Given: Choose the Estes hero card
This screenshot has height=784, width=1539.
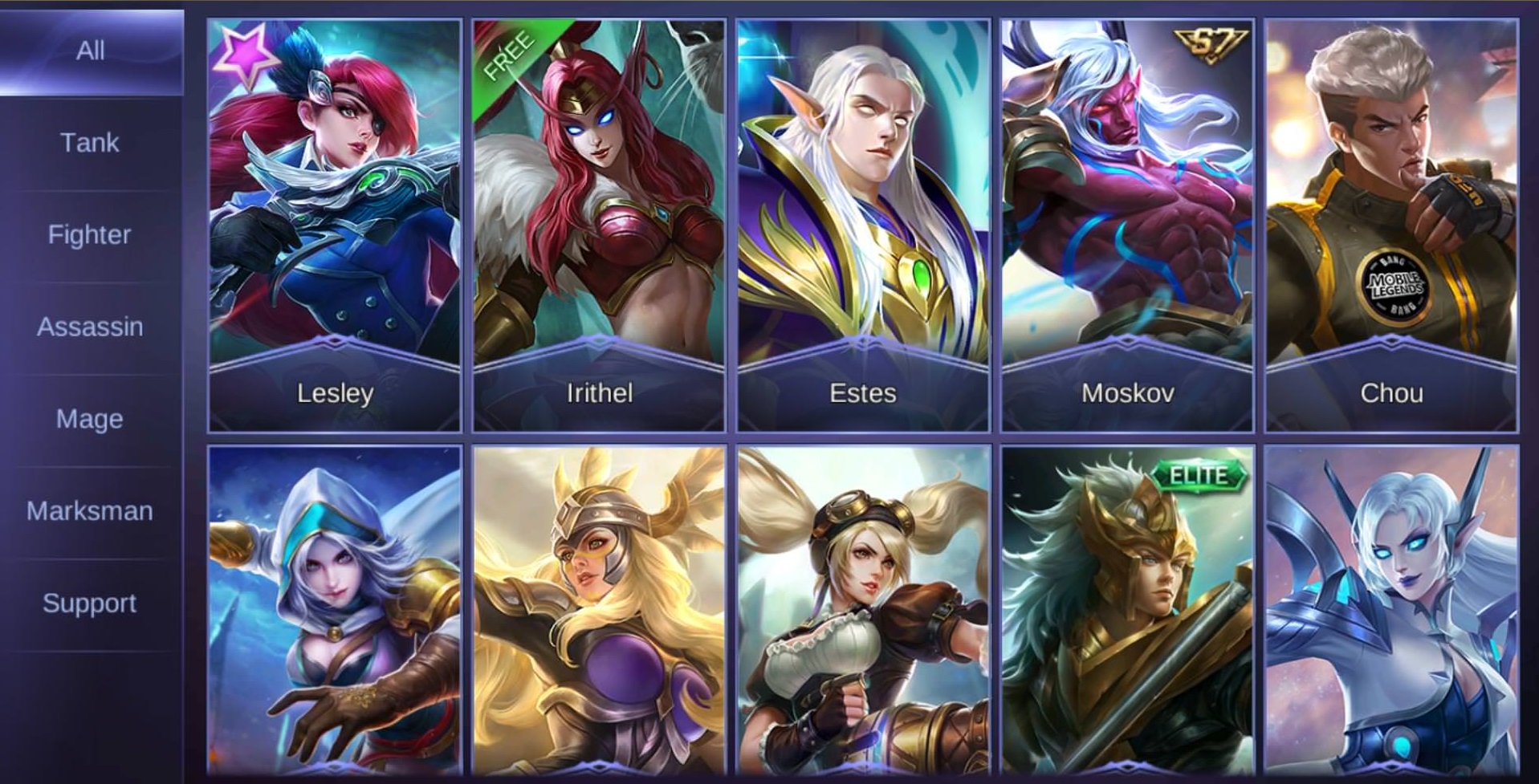Looking at the screenshot, I should (x=863, y=226).
